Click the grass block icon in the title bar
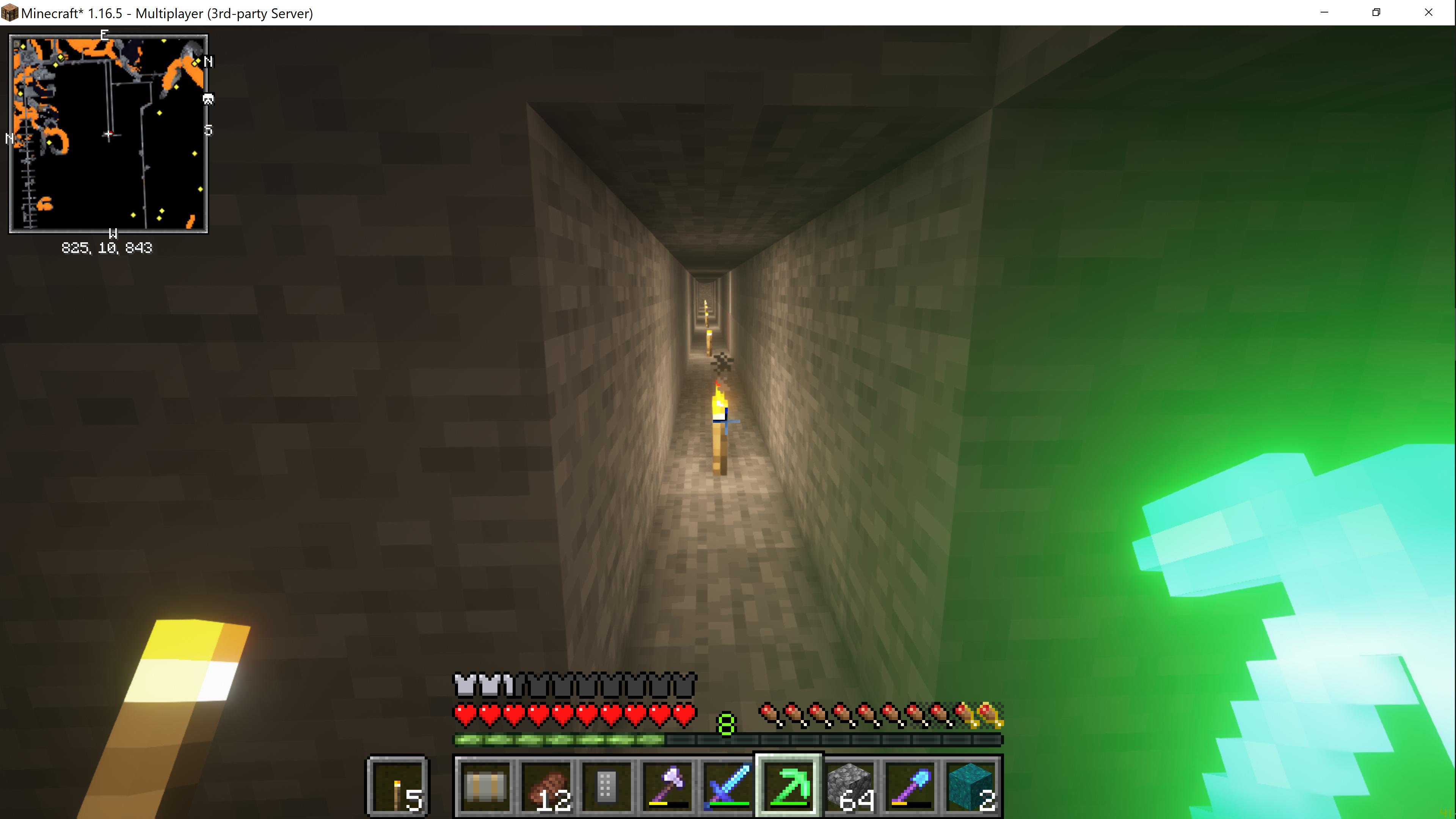Screen dimensions: 1456x819 coord(9,13)
